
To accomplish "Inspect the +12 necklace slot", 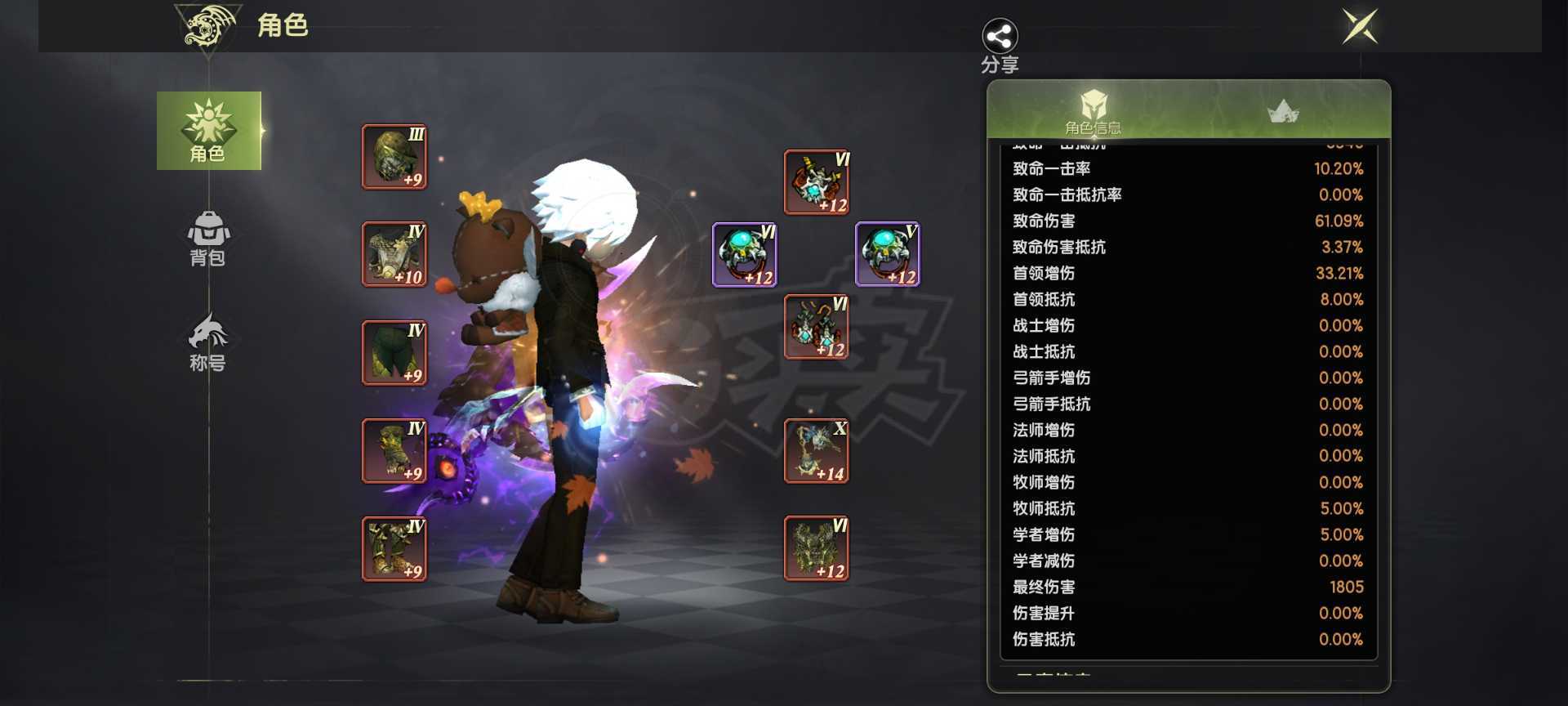I will pos(817,182).
